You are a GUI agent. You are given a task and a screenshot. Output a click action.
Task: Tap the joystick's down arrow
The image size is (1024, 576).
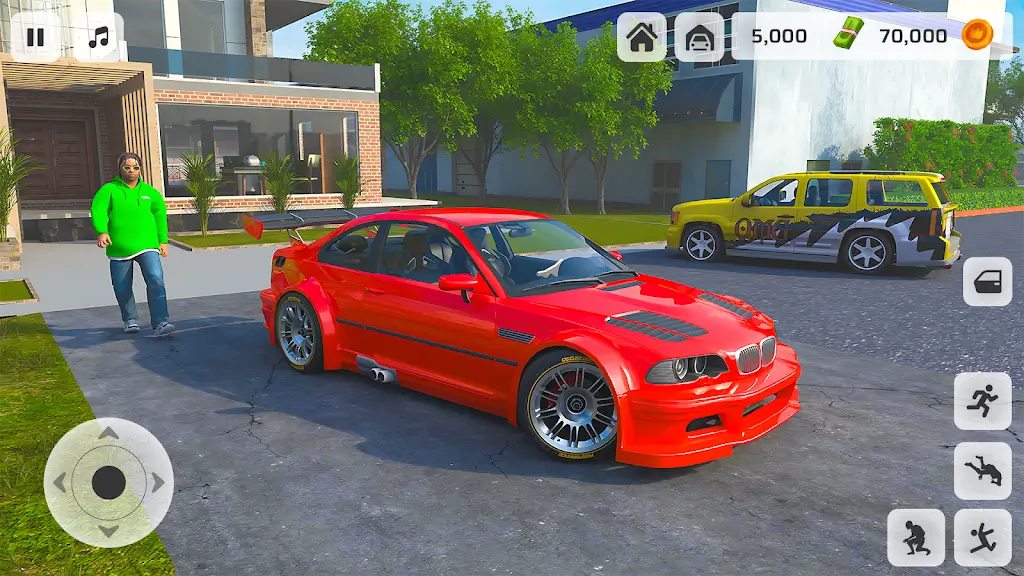tap(108, 531)
